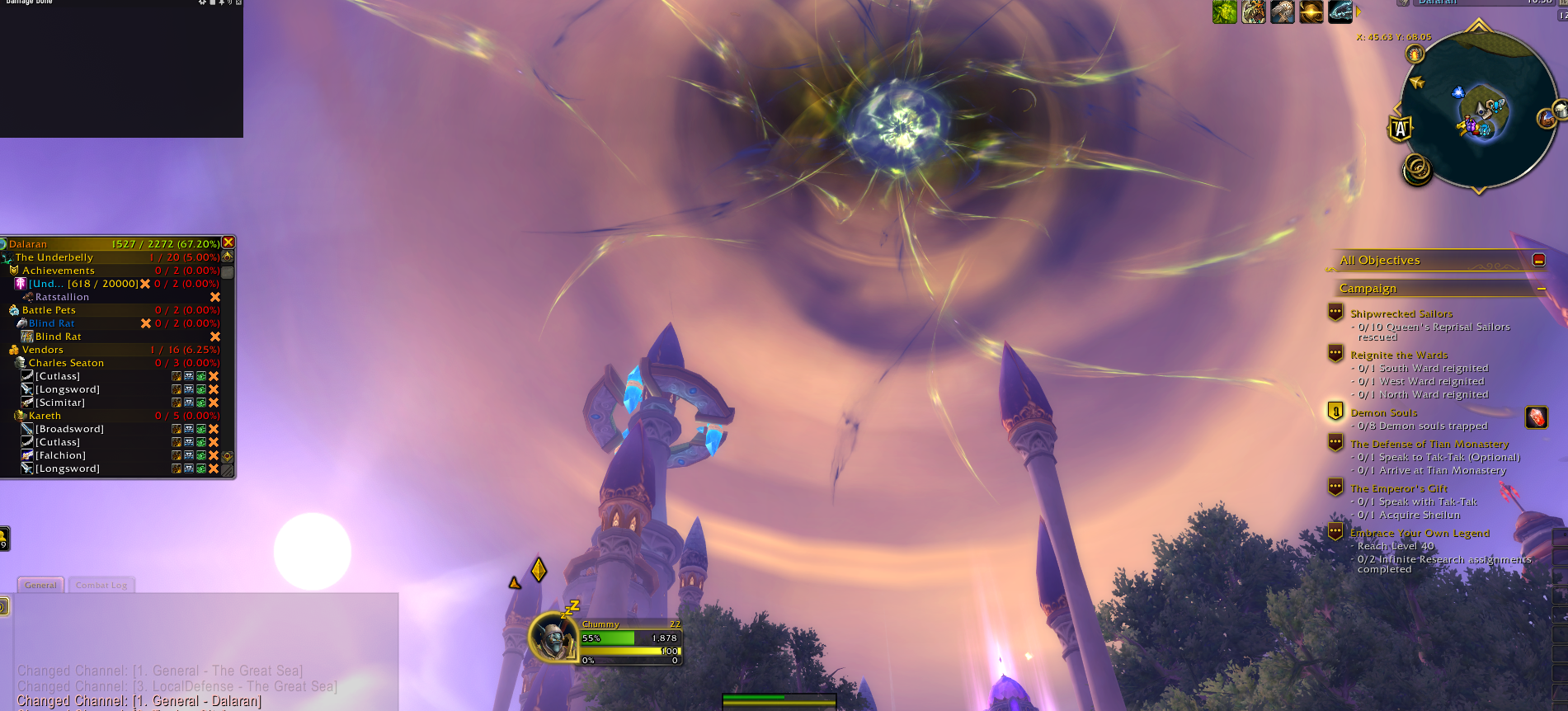This screenshot has height=711, width=1568.
Task: Open the Alliance shield minimap button
Action: 1401,129
